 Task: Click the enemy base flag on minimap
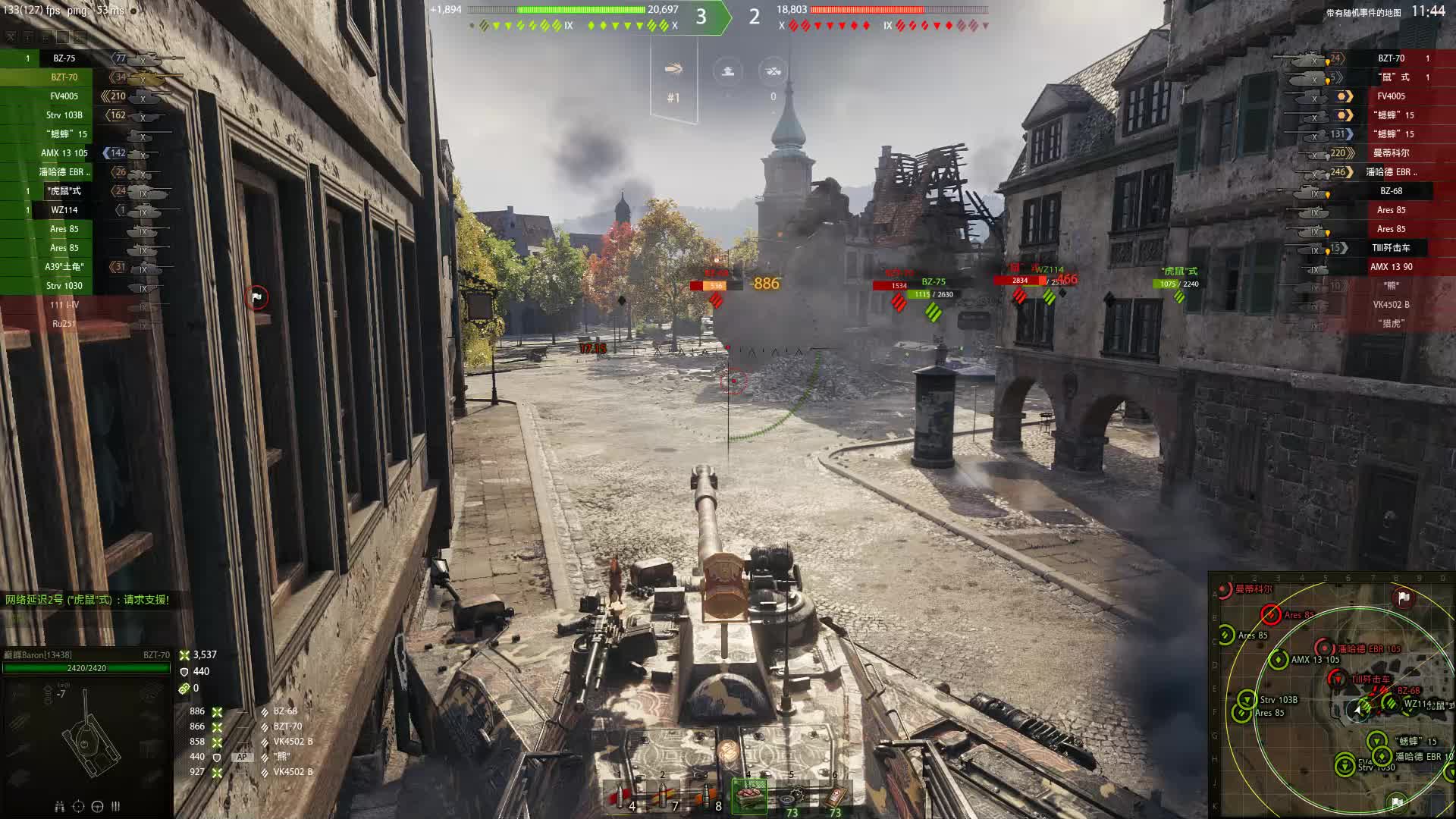point(1403,598)
